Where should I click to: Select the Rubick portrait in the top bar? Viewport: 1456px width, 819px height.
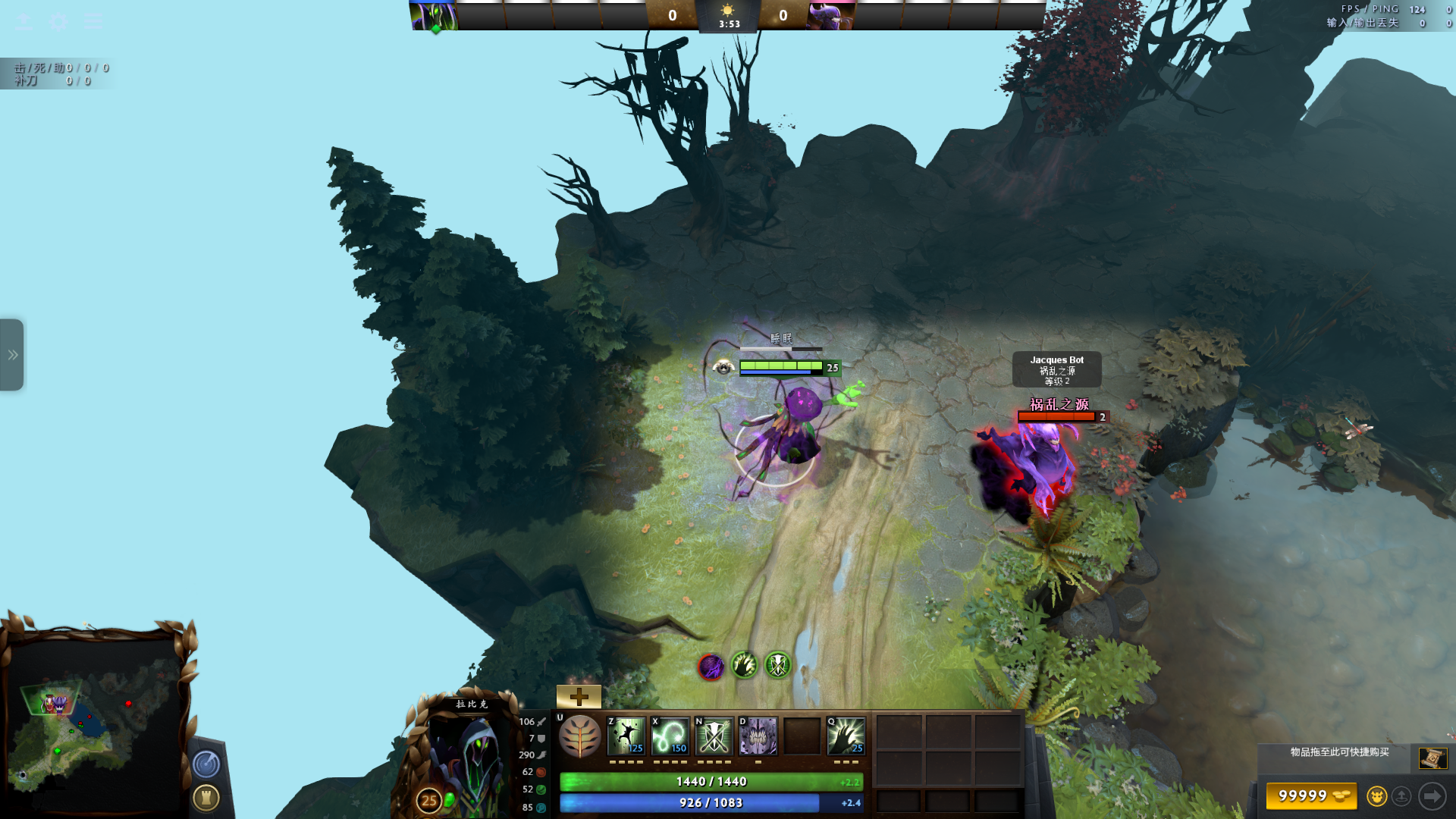pos(434,16)
